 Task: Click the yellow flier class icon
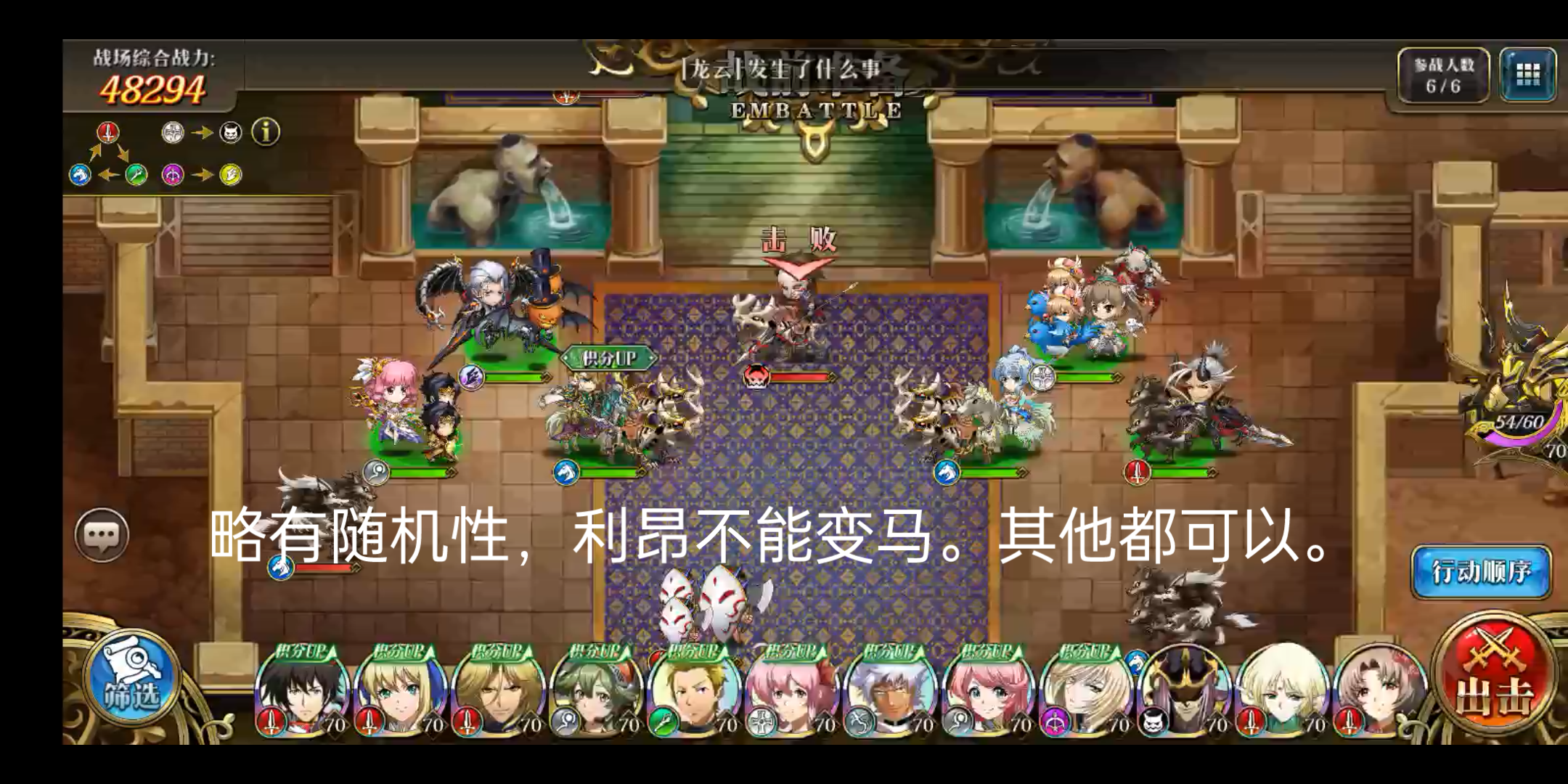click(x=231, y=175)
